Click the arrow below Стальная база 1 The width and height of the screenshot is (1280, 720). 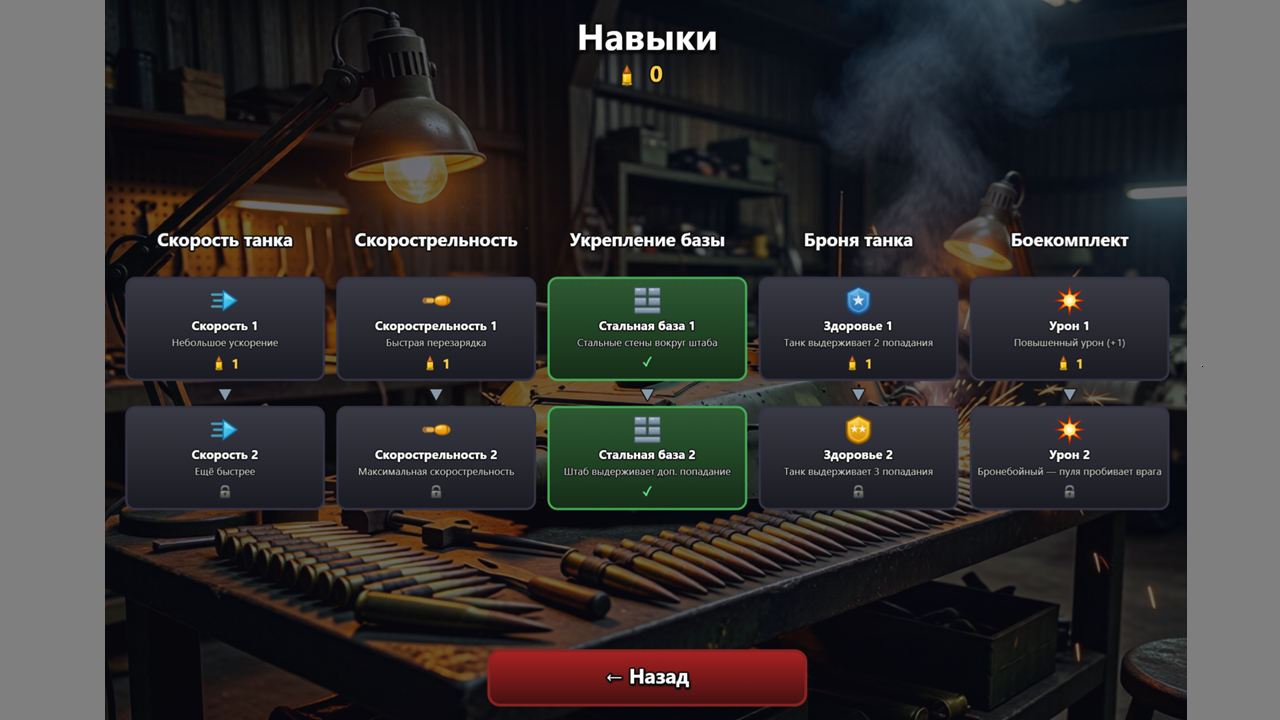click(x=646, y=393)
